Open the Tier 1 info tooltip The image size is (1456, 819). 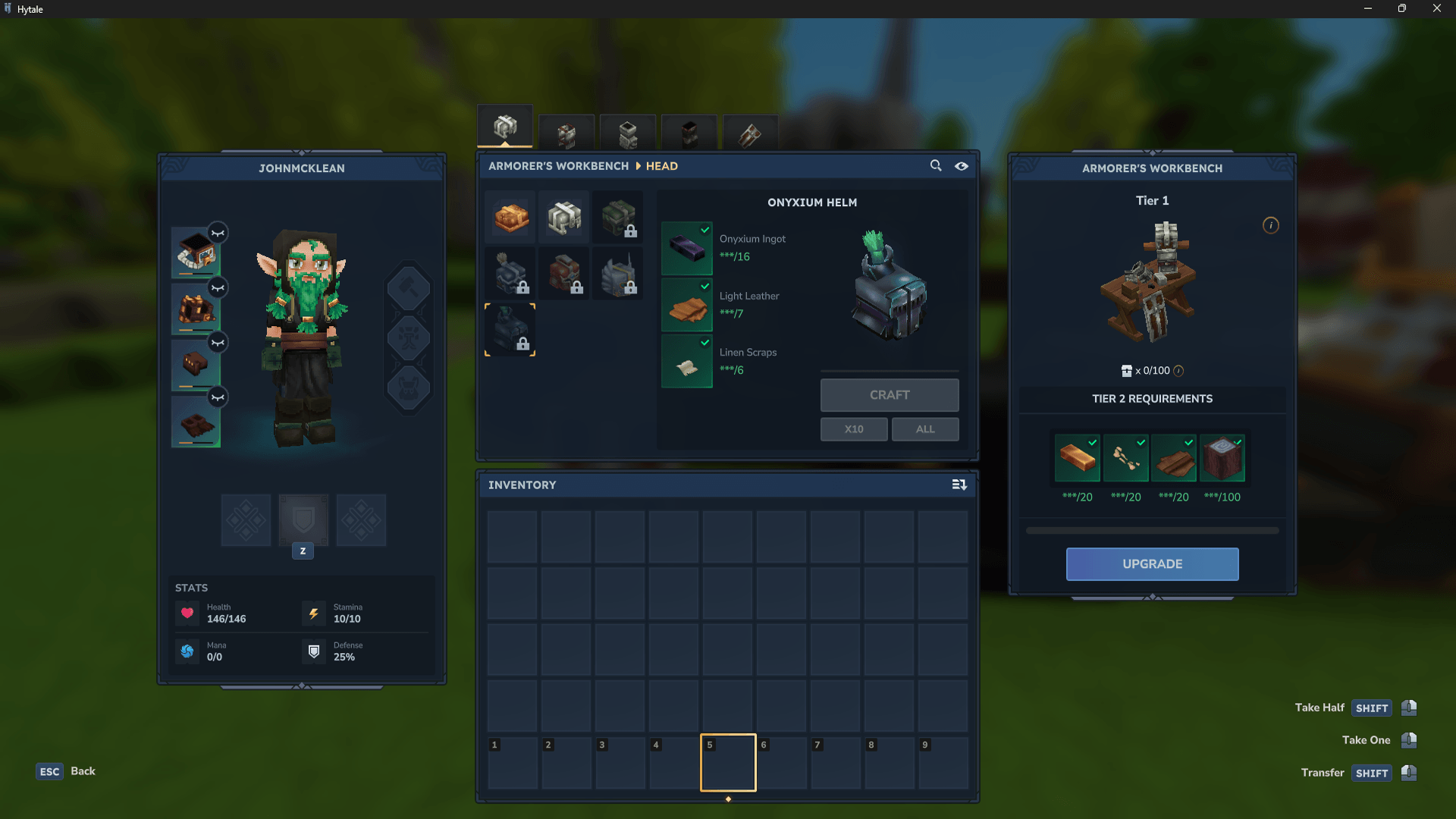tap(1271, 225)
